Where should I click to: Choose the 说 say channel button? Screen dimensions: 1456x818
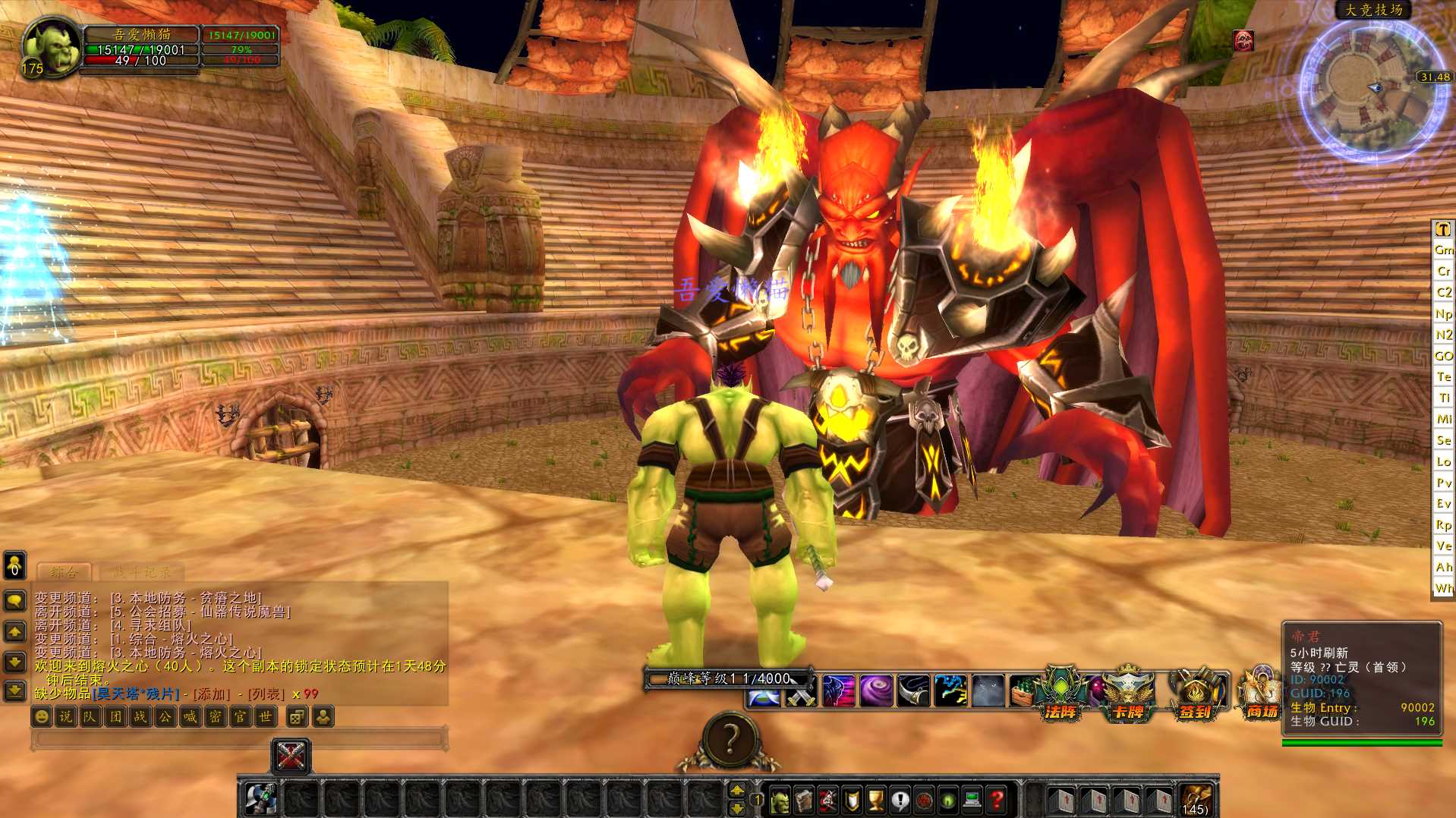click(66, 716)
